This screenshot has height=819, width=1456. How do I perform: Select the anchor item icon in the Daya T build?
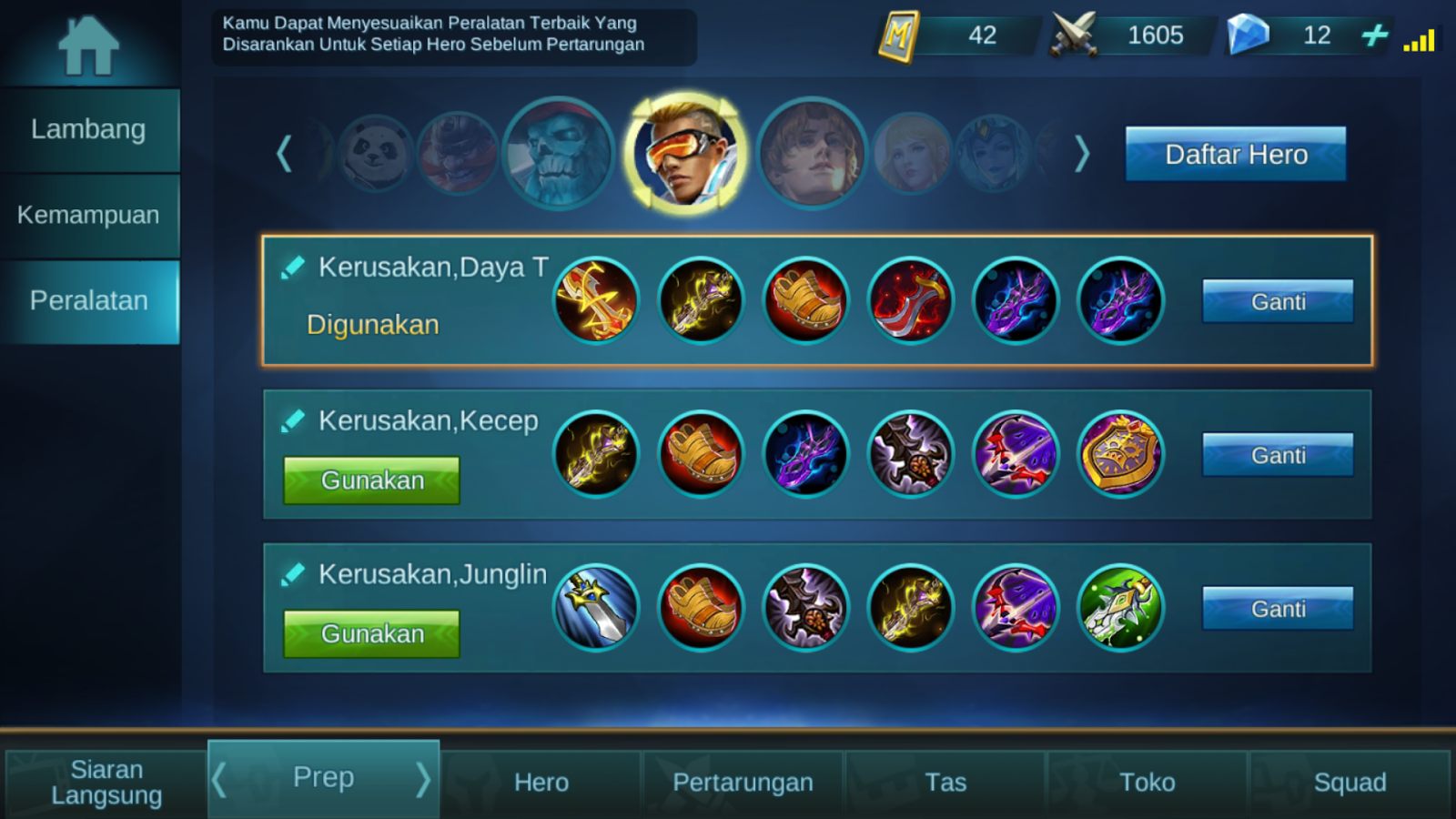(x=596, y=300)
